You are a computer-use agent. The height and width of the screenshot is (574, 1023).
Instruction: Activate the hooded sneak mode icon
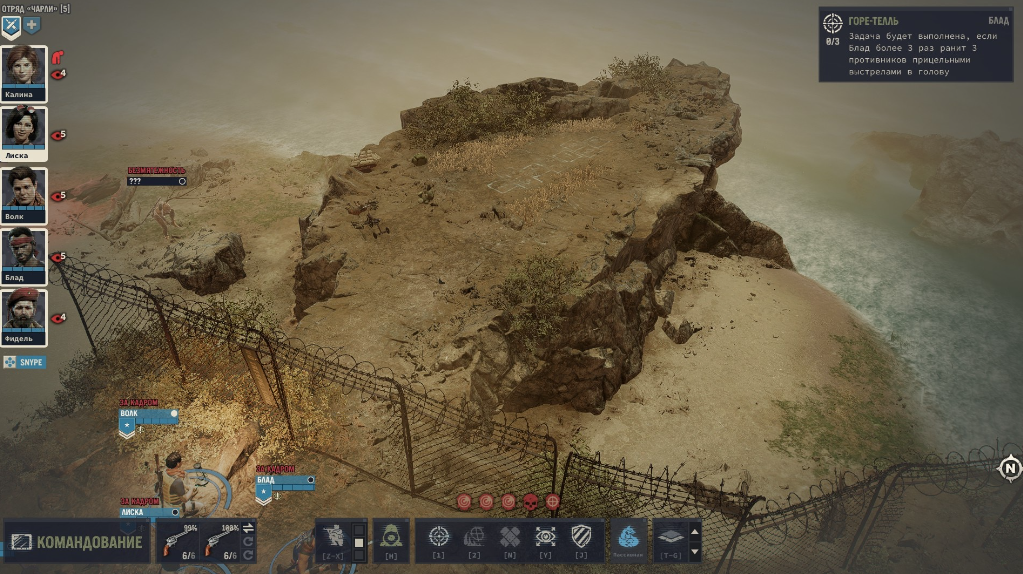point(392,540)
